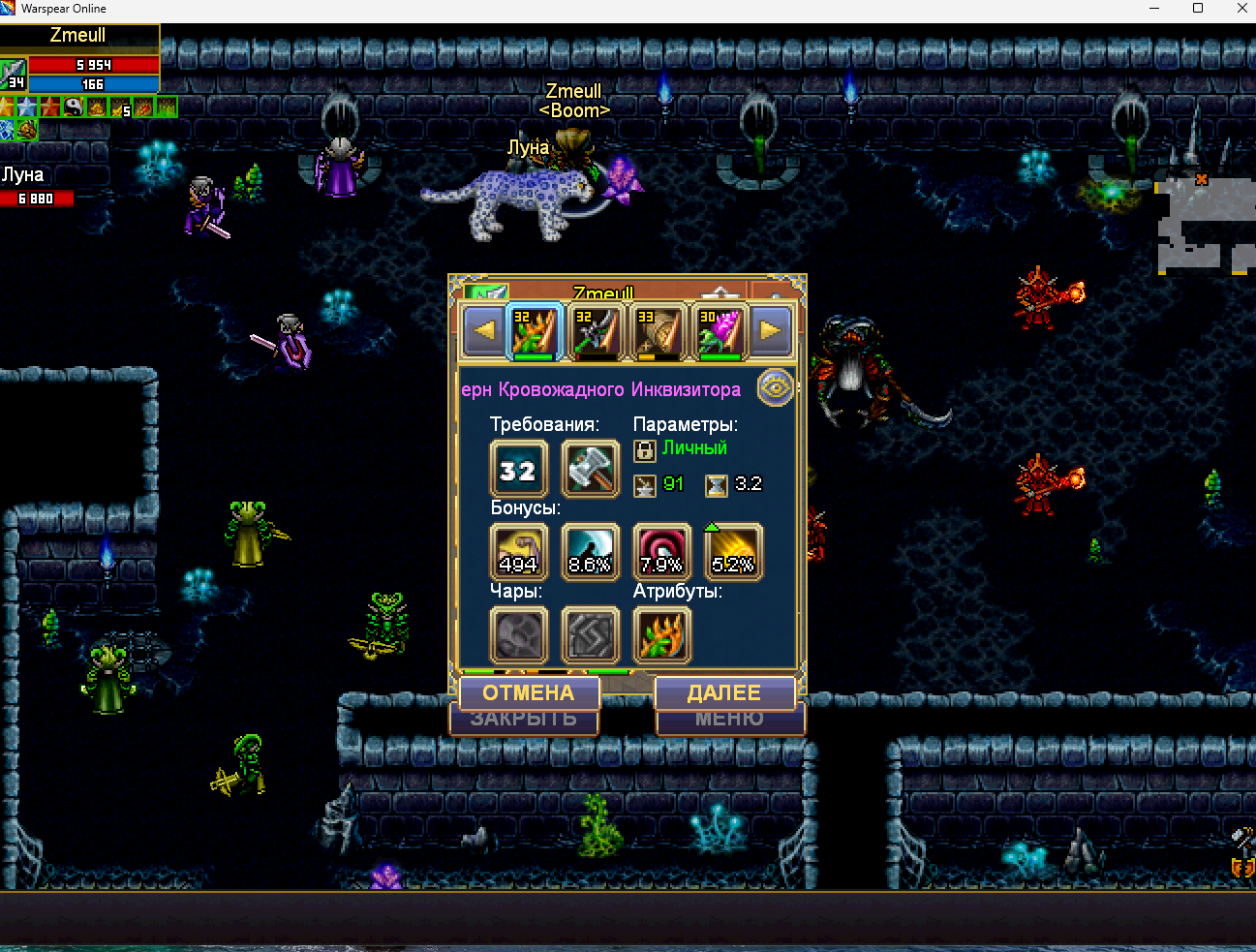Select the highlighted level 32 flaming leaf item
The height and width of the screenshot is (952, 1256).
535,331
